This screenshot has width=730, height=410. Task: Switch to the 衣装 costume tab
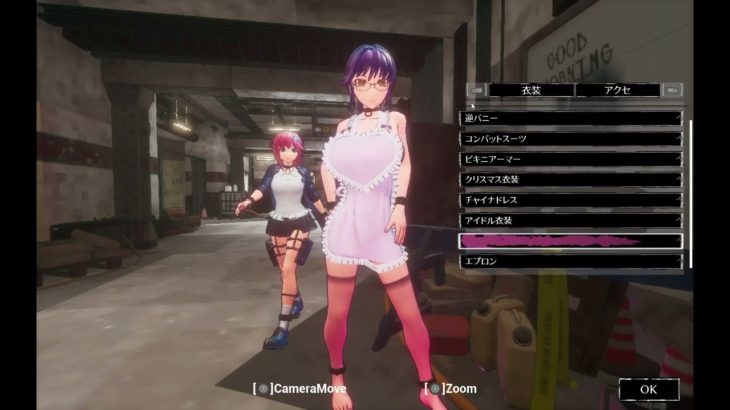531,90
